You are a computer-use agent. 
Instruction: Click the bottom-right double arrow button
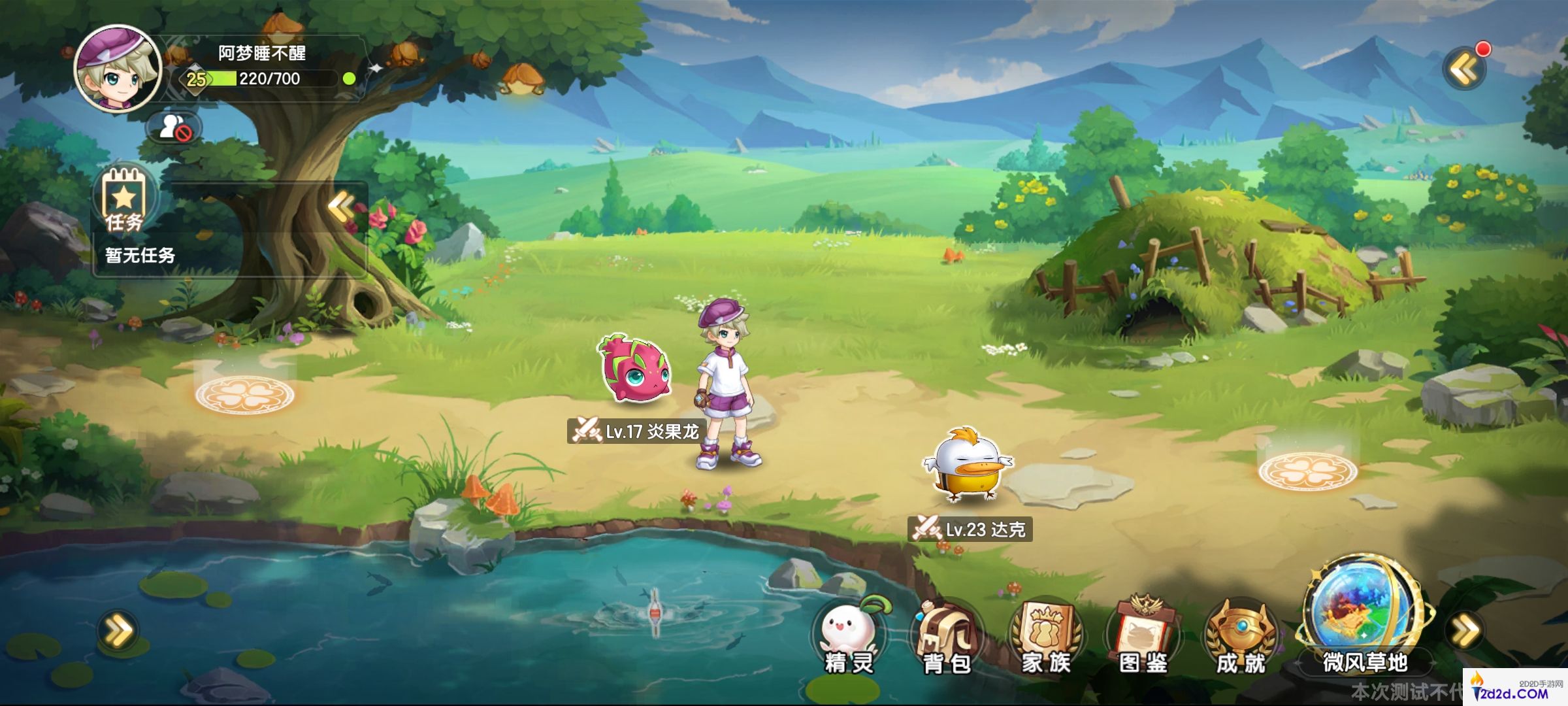pos(1465,631)
